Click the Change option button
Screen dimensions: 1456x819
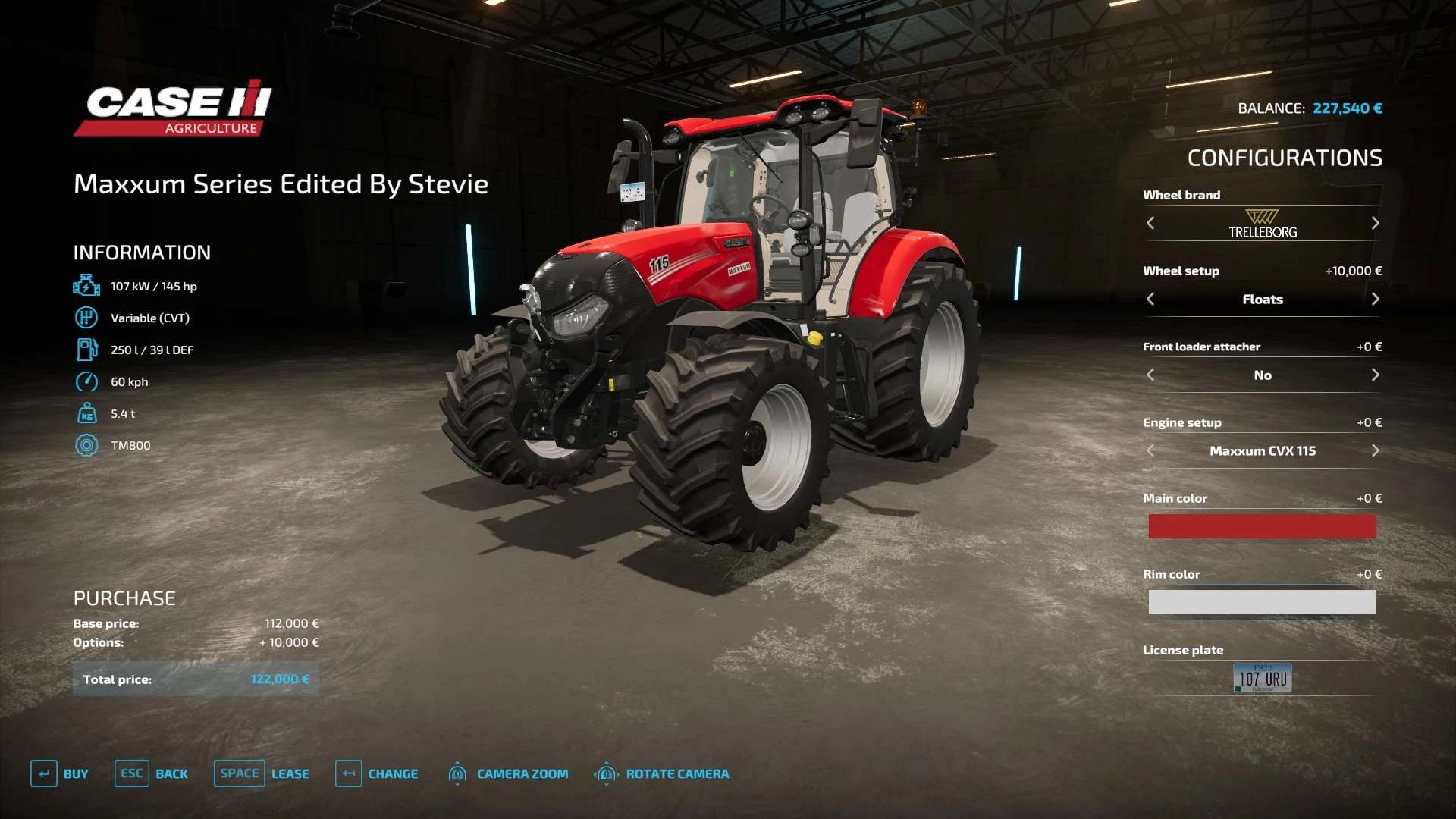click(377, 773)
